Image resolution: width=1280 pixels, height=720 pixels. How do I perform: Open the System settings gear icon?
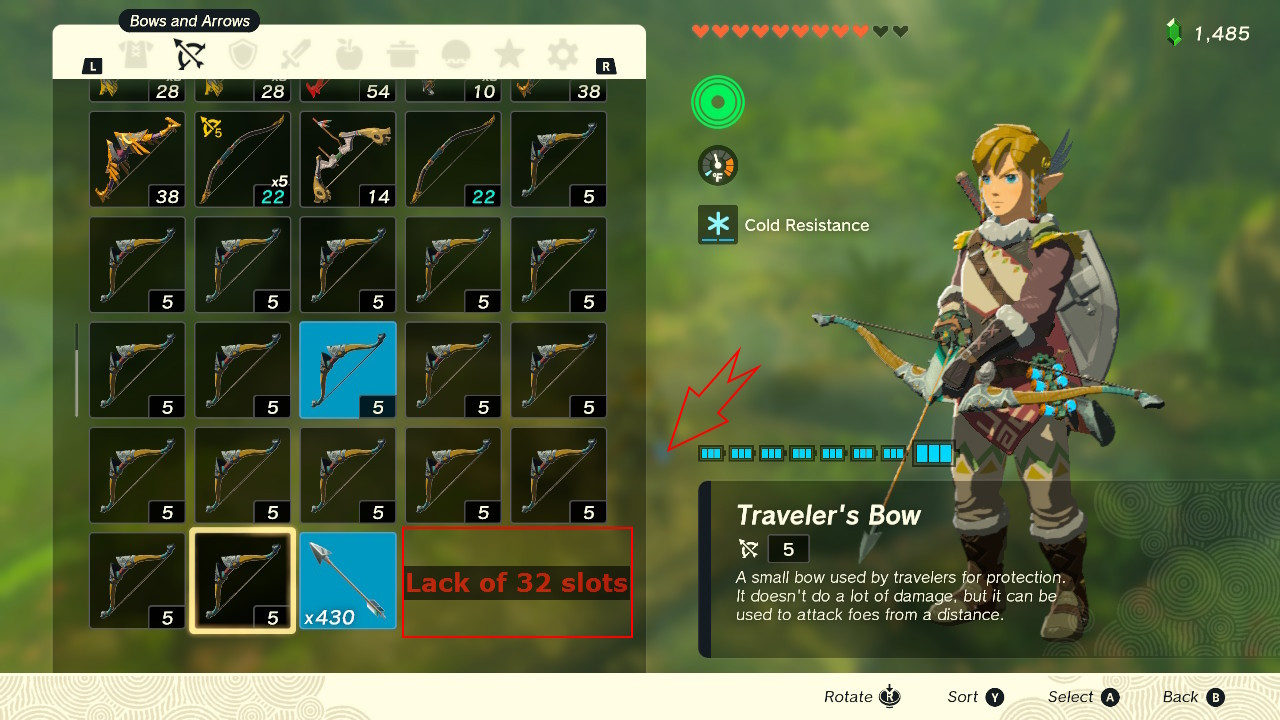tap(561, 55)
